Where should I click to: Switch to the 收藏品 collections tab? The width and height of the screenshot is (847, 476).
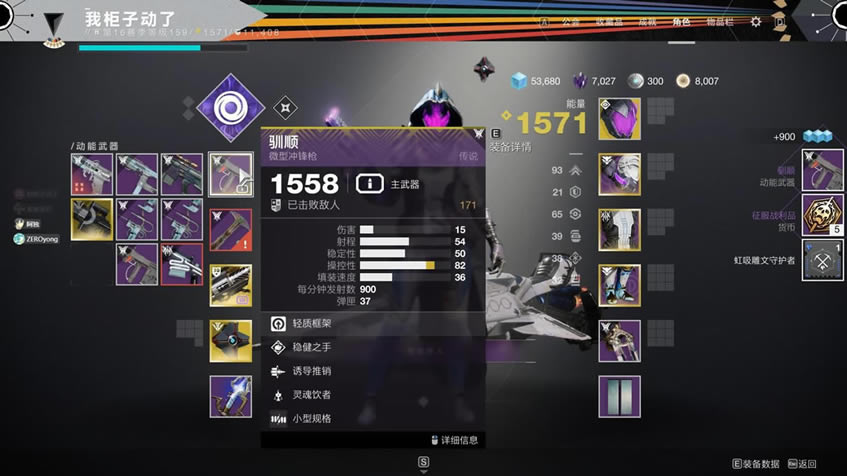(609, 21)
